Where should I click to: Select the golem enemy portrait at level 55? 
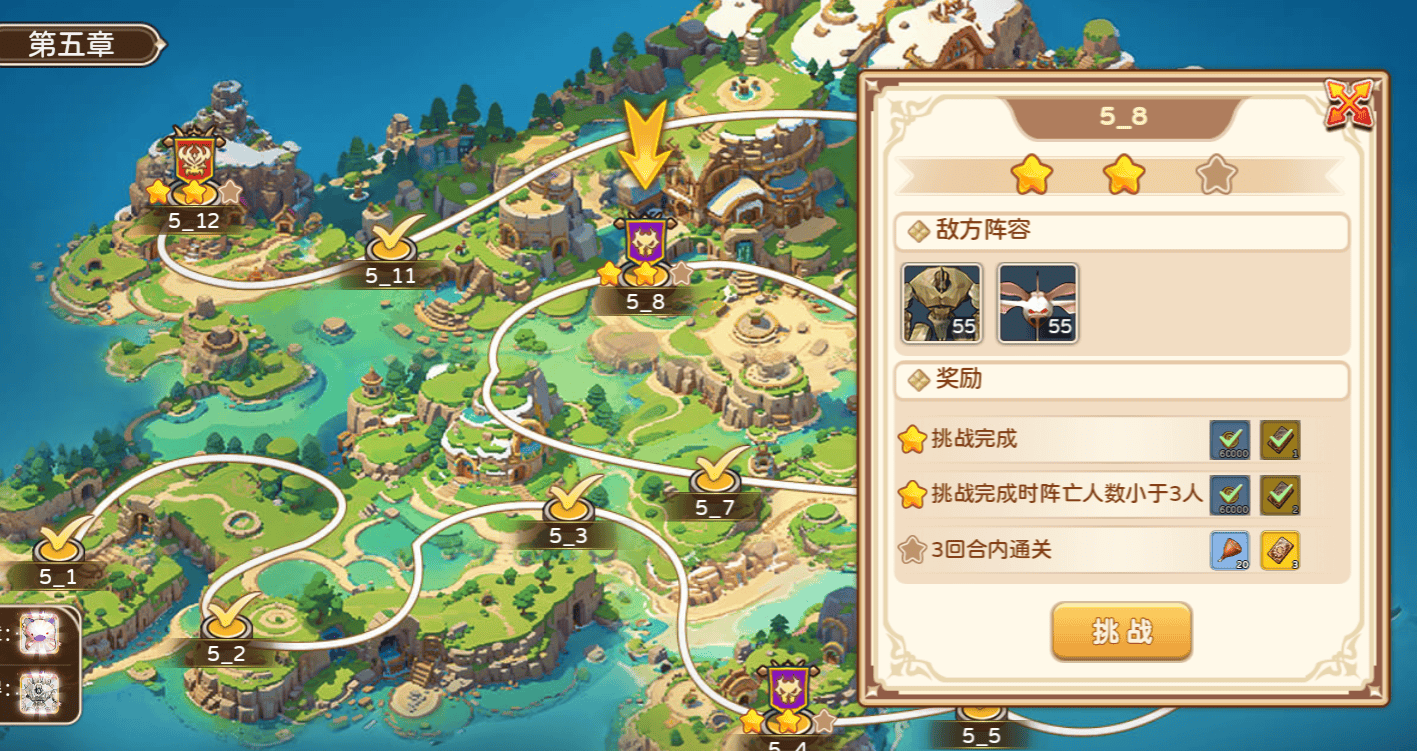point(941,303)
